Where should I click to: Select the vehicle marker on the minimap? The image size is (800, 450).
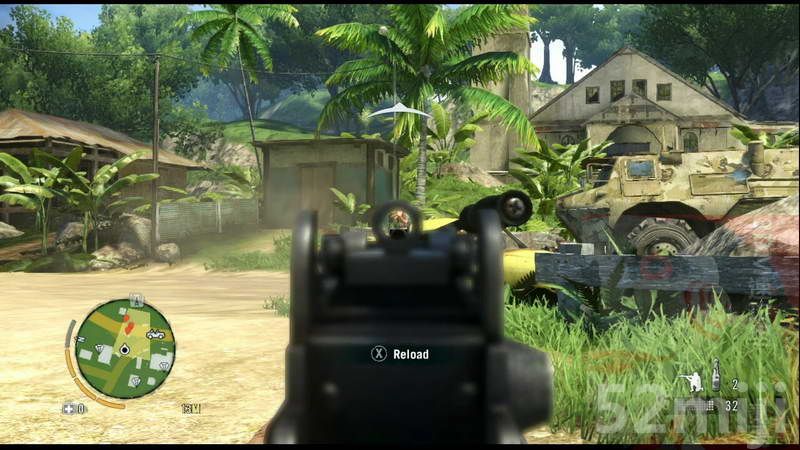coord(155,334)
